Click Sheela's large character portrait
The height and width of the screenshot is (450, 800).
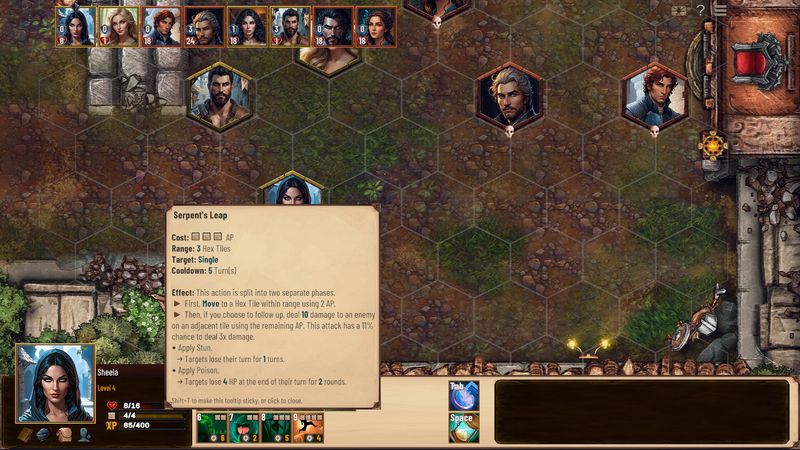pyautogui.click(x=55, y=384)
